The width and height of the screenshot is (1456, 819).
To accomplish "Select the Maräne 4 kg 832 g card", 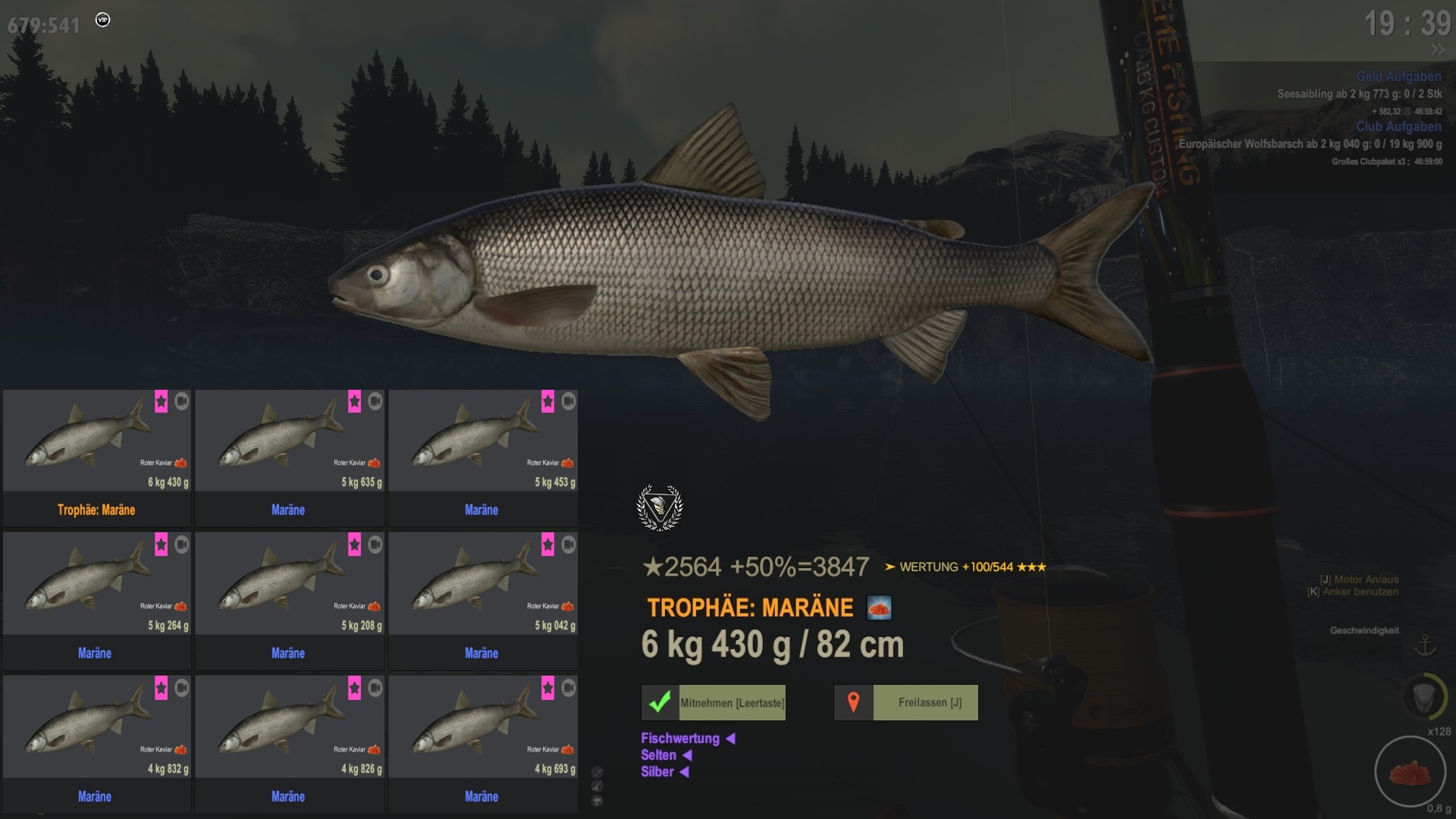I will pos(97,743).
